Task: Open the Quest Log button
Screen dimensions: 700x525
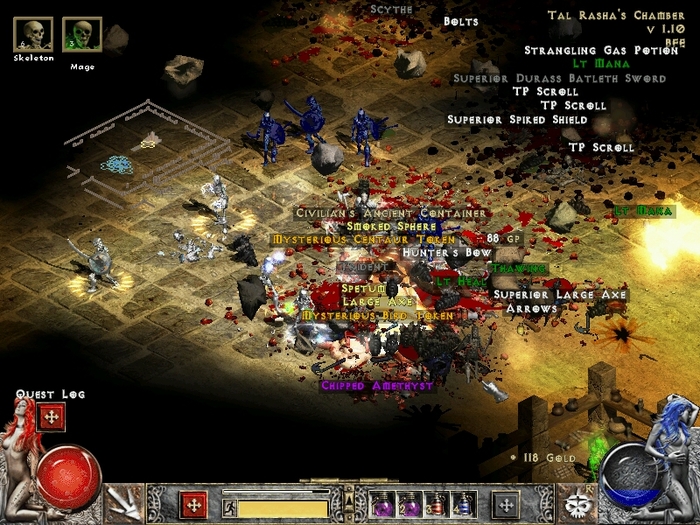Action: [51, 417]
